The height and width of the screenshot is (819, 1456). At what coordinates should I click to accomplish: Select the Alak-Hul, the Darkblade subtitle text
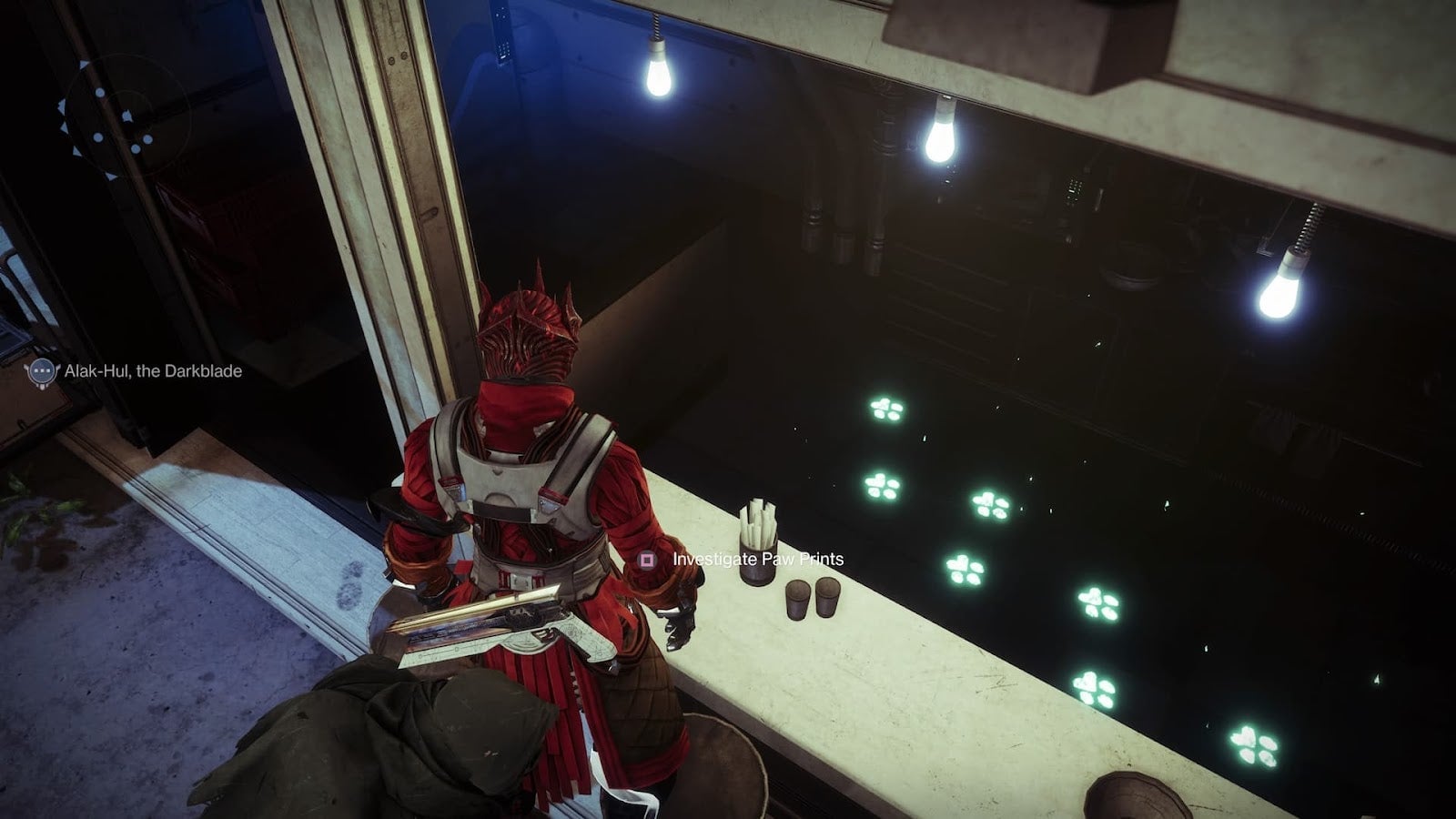coord(153,370)
